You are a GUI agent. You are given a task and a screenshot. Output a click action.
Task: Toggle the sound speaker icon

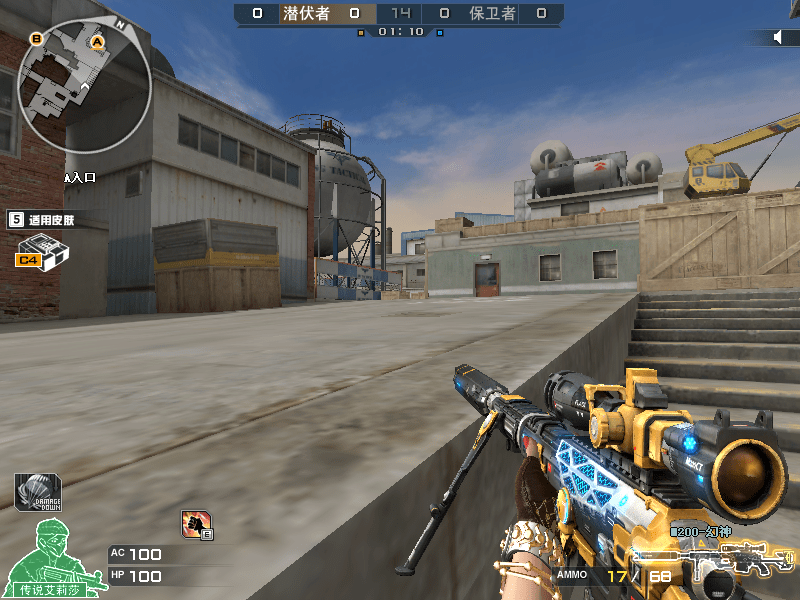(779, 37)
